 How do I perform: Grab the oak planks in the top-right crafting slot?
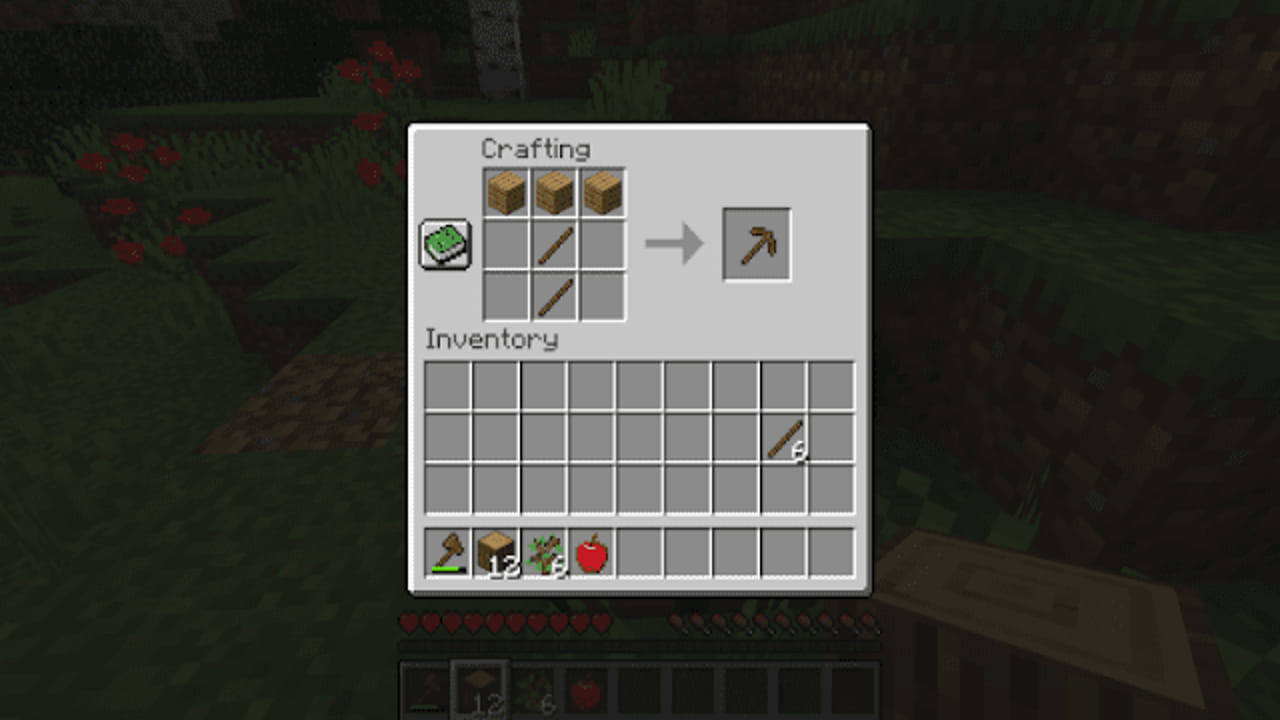[x=605, y=192]
